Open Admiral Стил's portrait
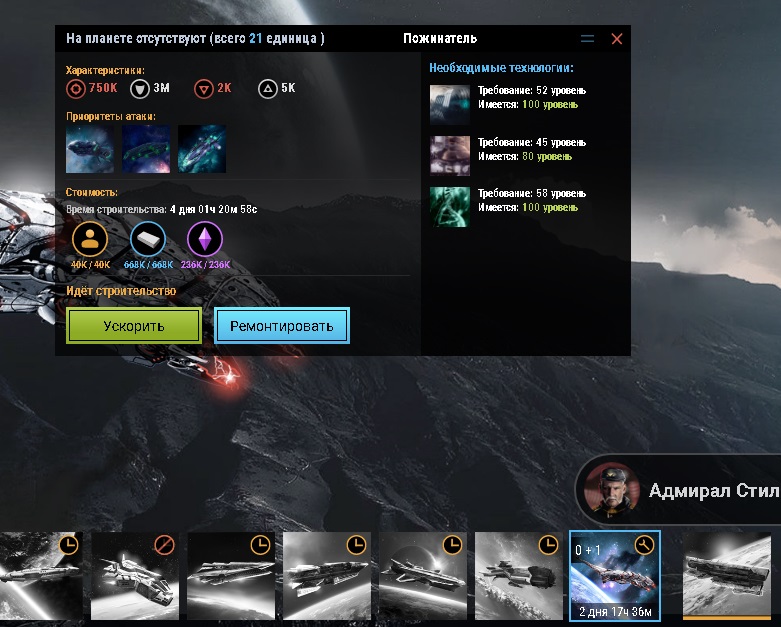Viewport: 781px width, 627px height. (x=611, y=489)
